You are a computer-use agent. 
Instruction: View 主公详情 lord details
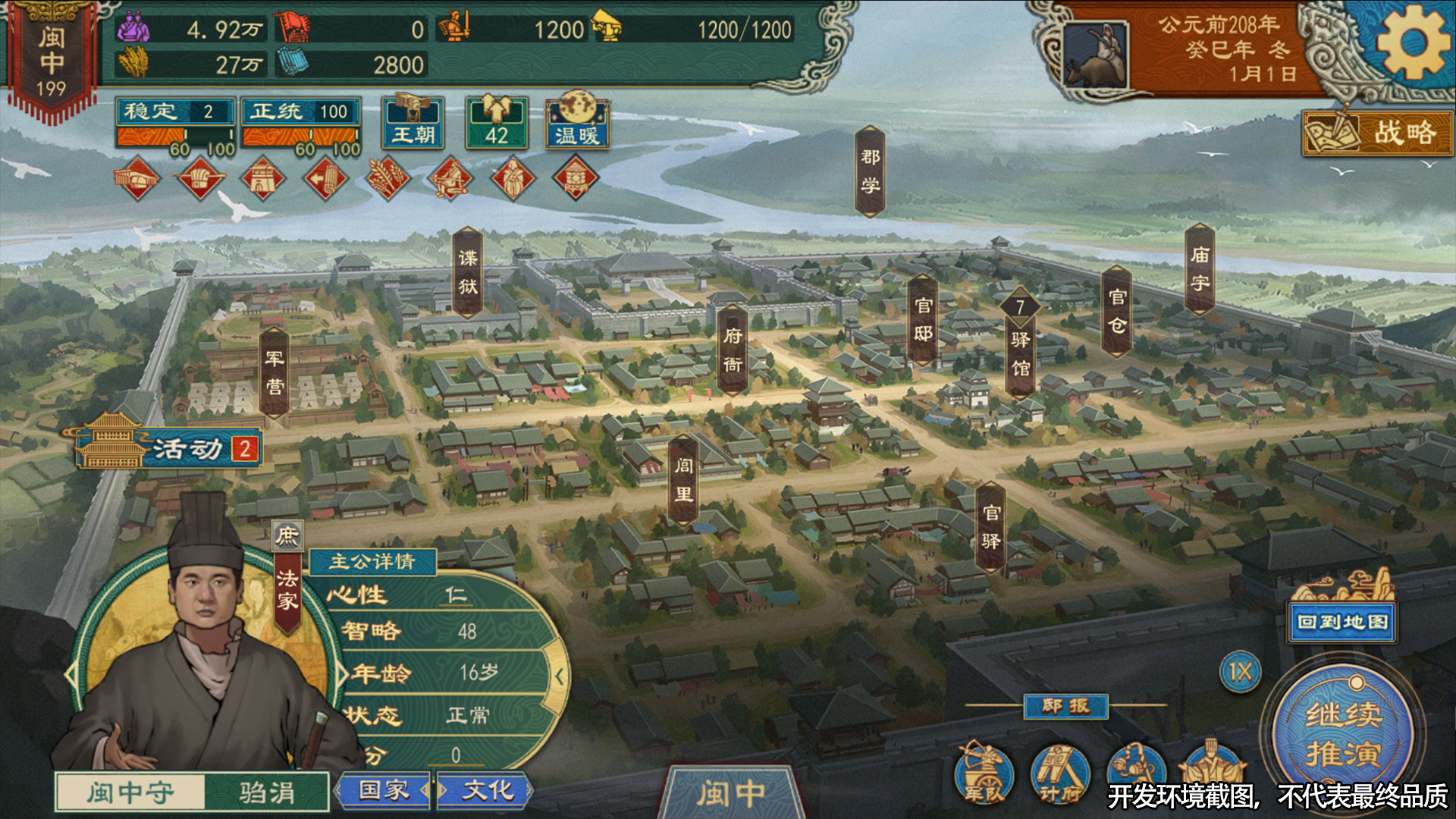click(372, 561)
